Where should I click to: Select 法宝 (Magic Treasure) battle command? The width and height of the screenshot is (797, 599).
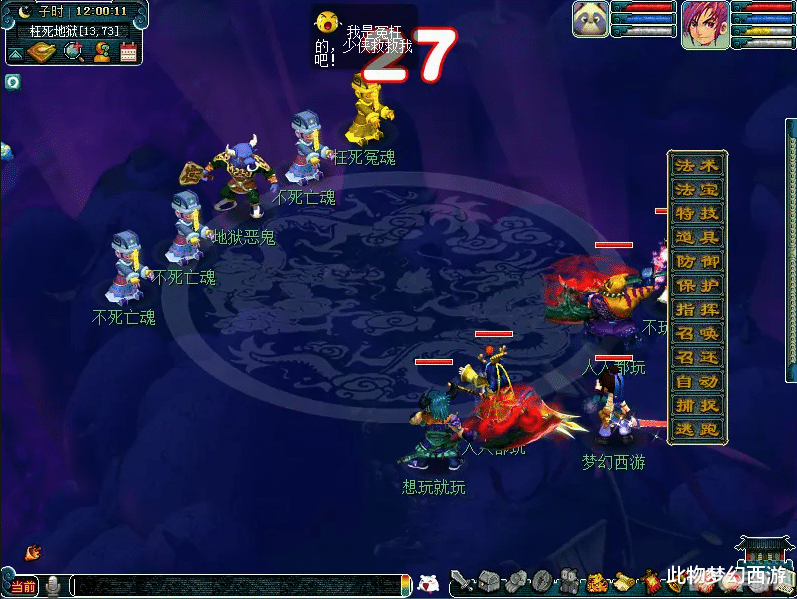[696, 190]
